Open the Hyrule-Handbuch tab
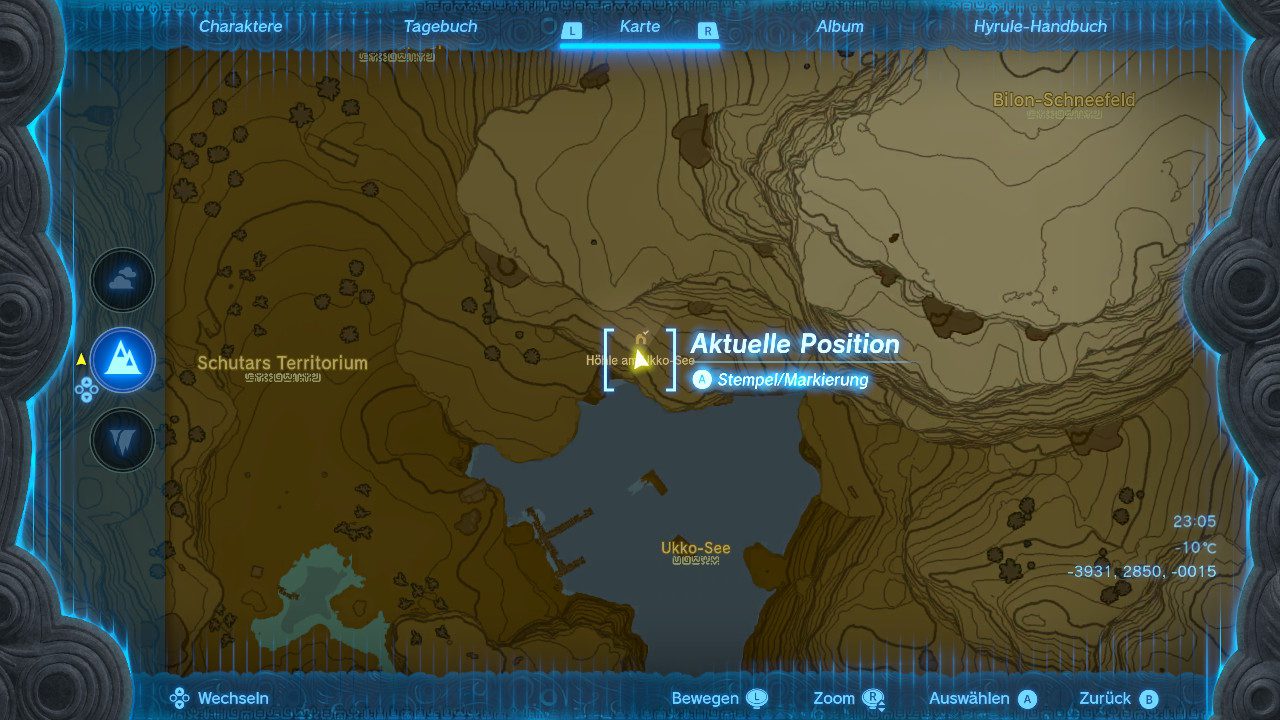This screenshot has height=720, width=1280. (1040, 27)
